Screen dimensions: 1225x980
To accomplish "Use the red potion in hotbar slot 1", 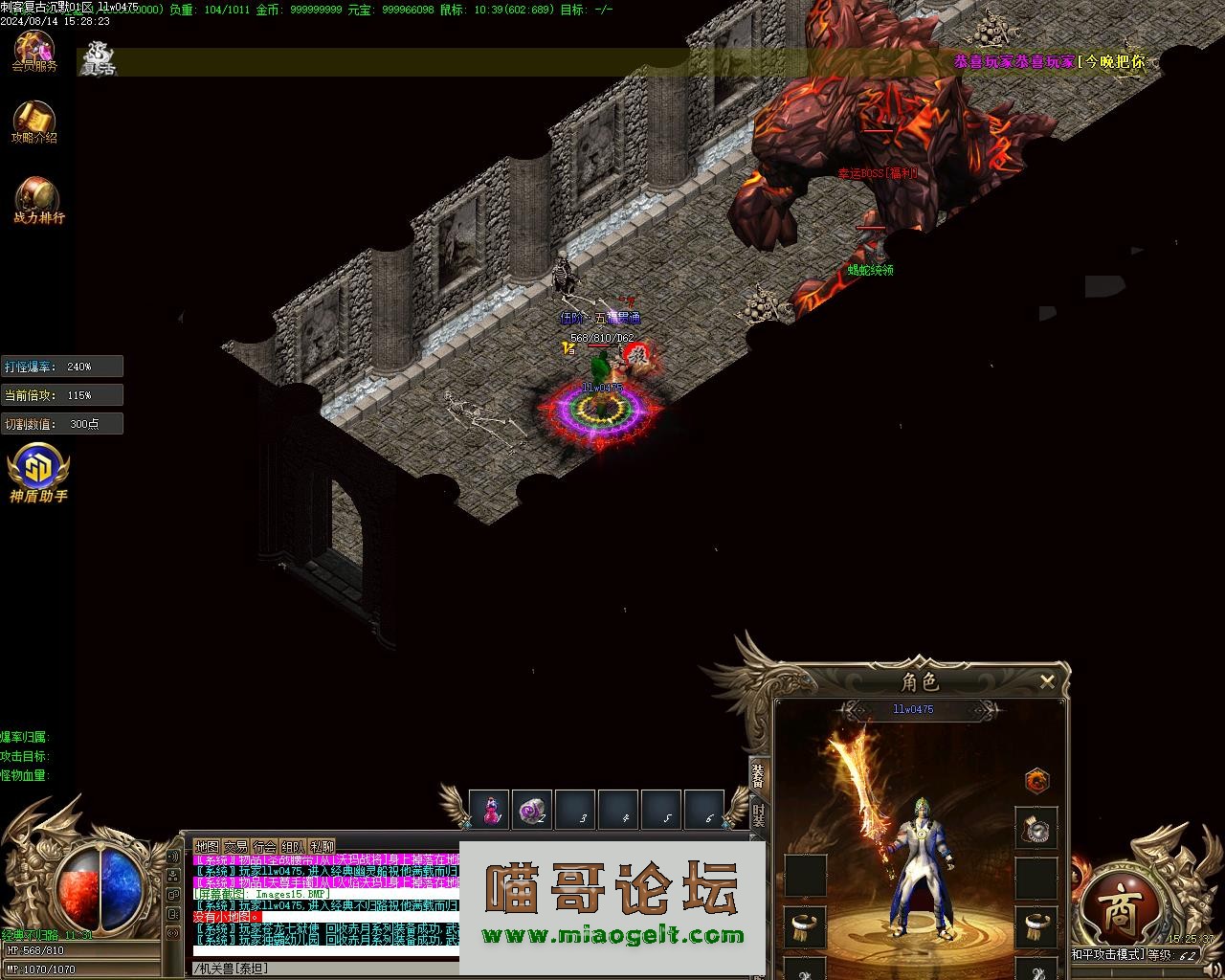I will [490, 810].
